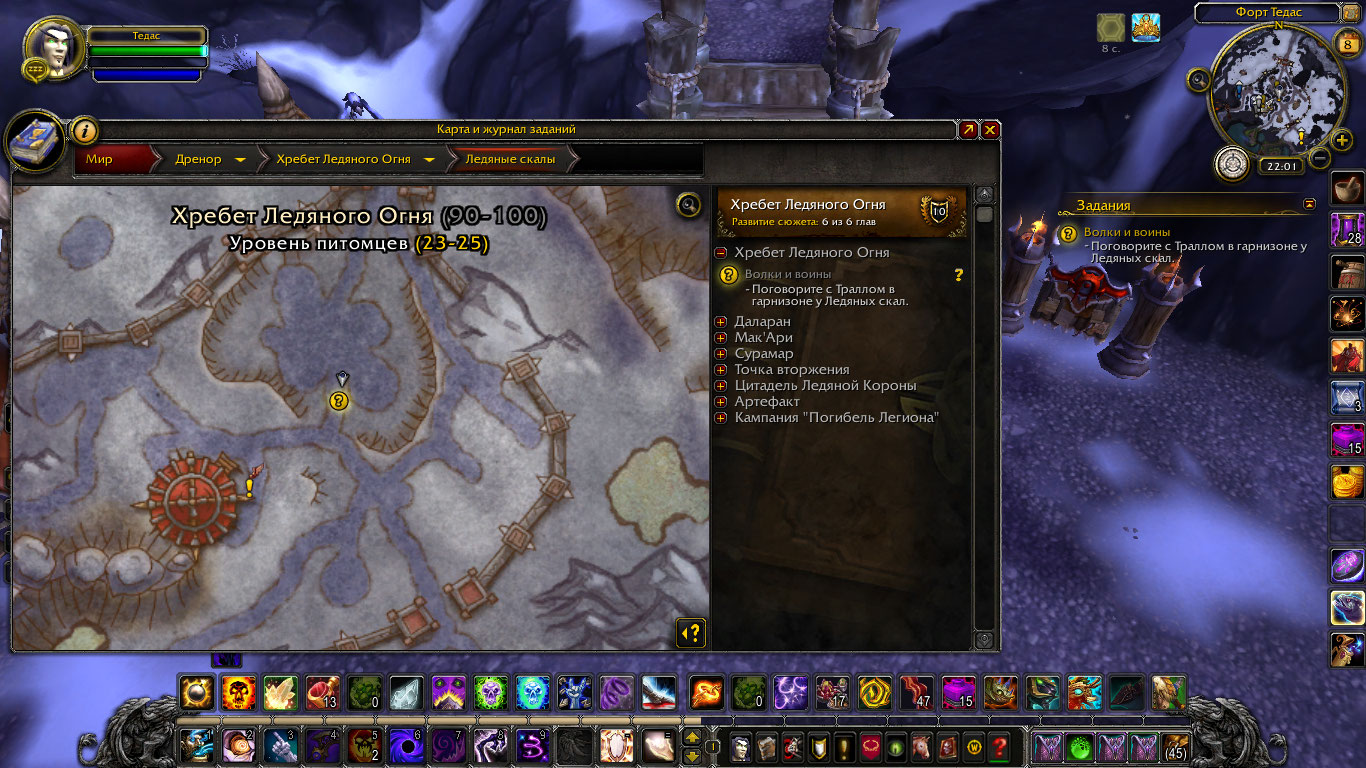Click the Ледяные скалы breadcrumb
The height and width of the screenshot is (768, 1366).
(x=510, y=159)
